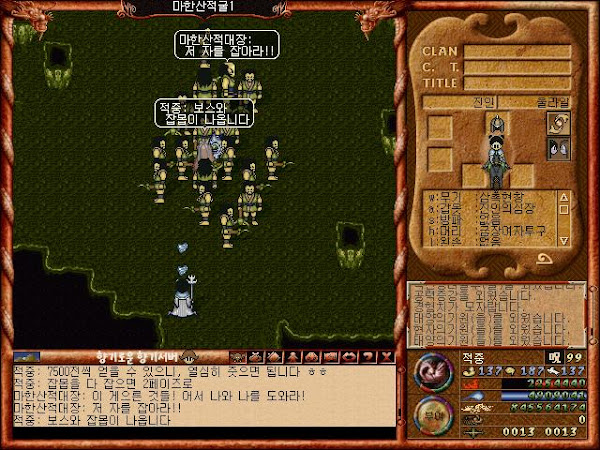
Task: Click the round gold medallion button
Action: click(x=434, y=411)
